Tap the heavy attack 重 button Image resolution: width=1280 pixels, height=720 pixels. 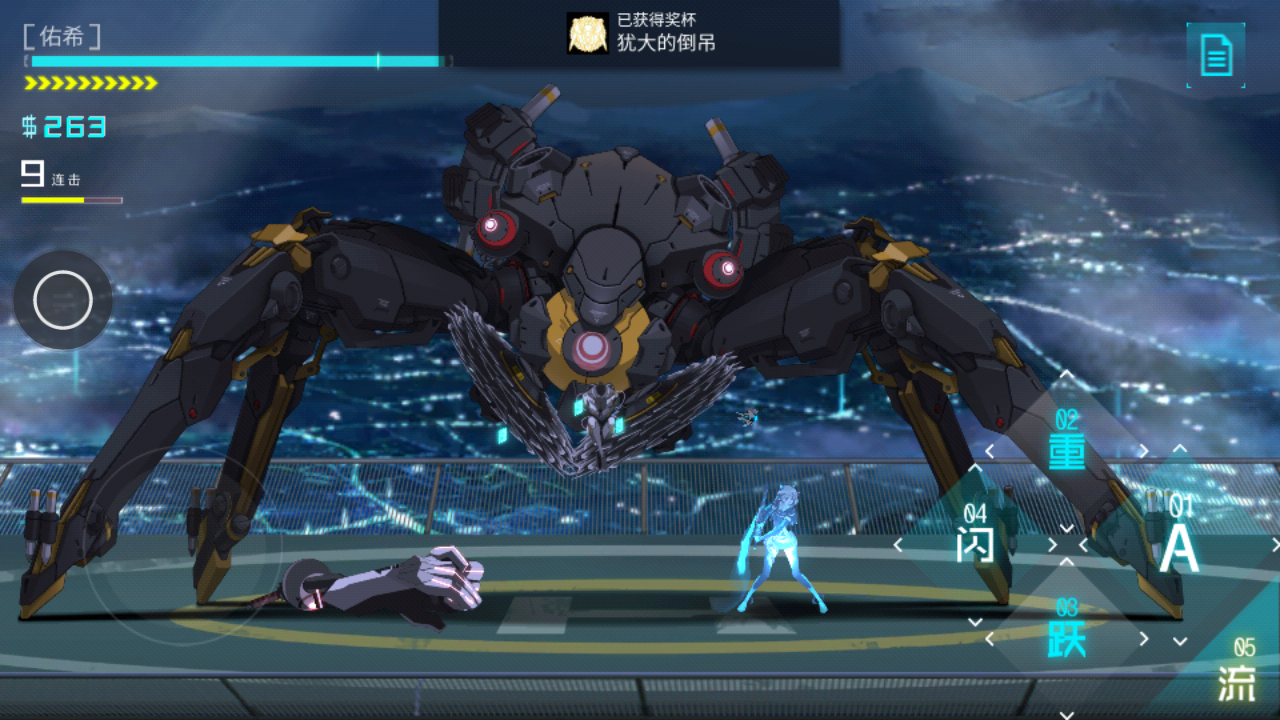coord(1067,451)
